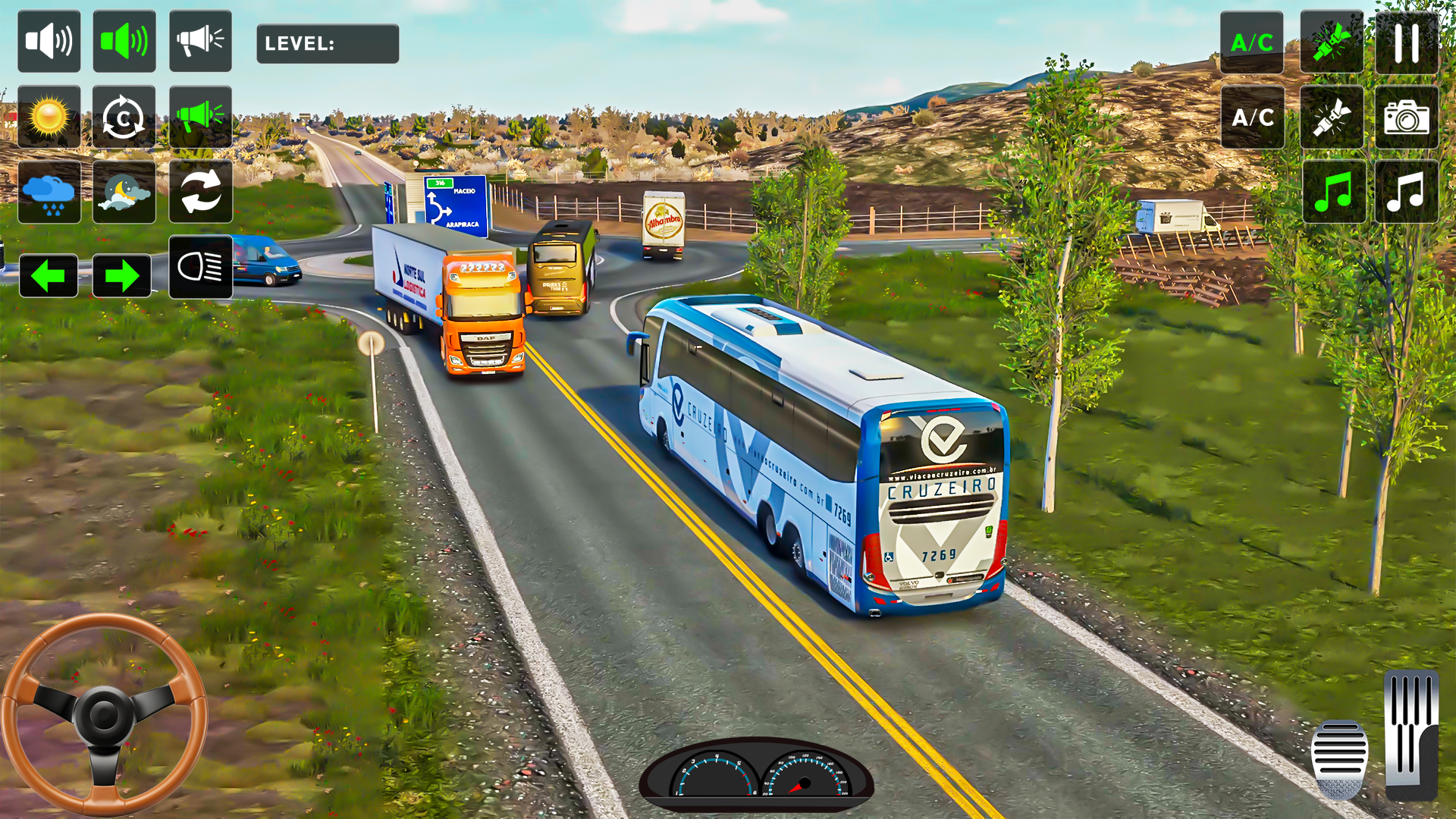Mute the game sound with speaker icon
Viewport: 1456px width, 819px height.
point(49,40)
